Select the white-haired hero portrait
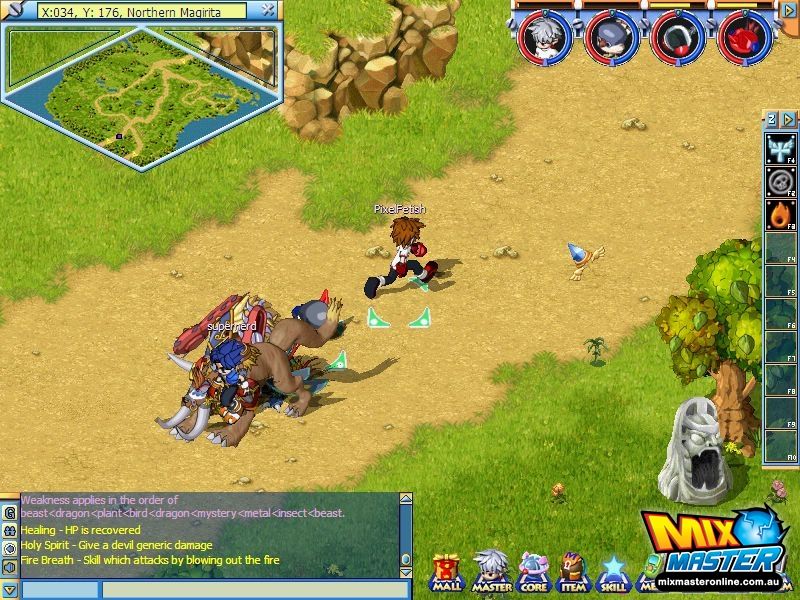 [546, 36]
